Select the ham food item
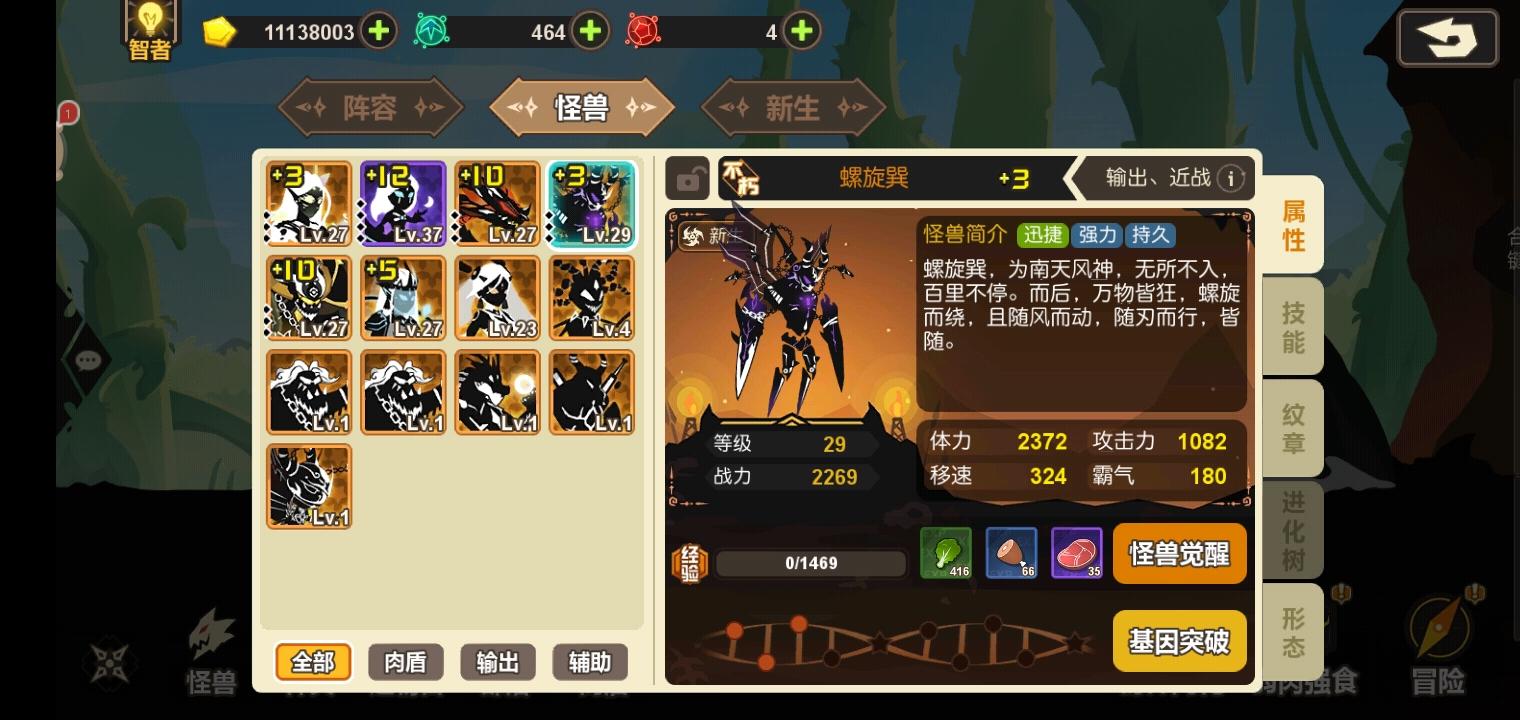1520x720 pixels. pos(1011,553)
